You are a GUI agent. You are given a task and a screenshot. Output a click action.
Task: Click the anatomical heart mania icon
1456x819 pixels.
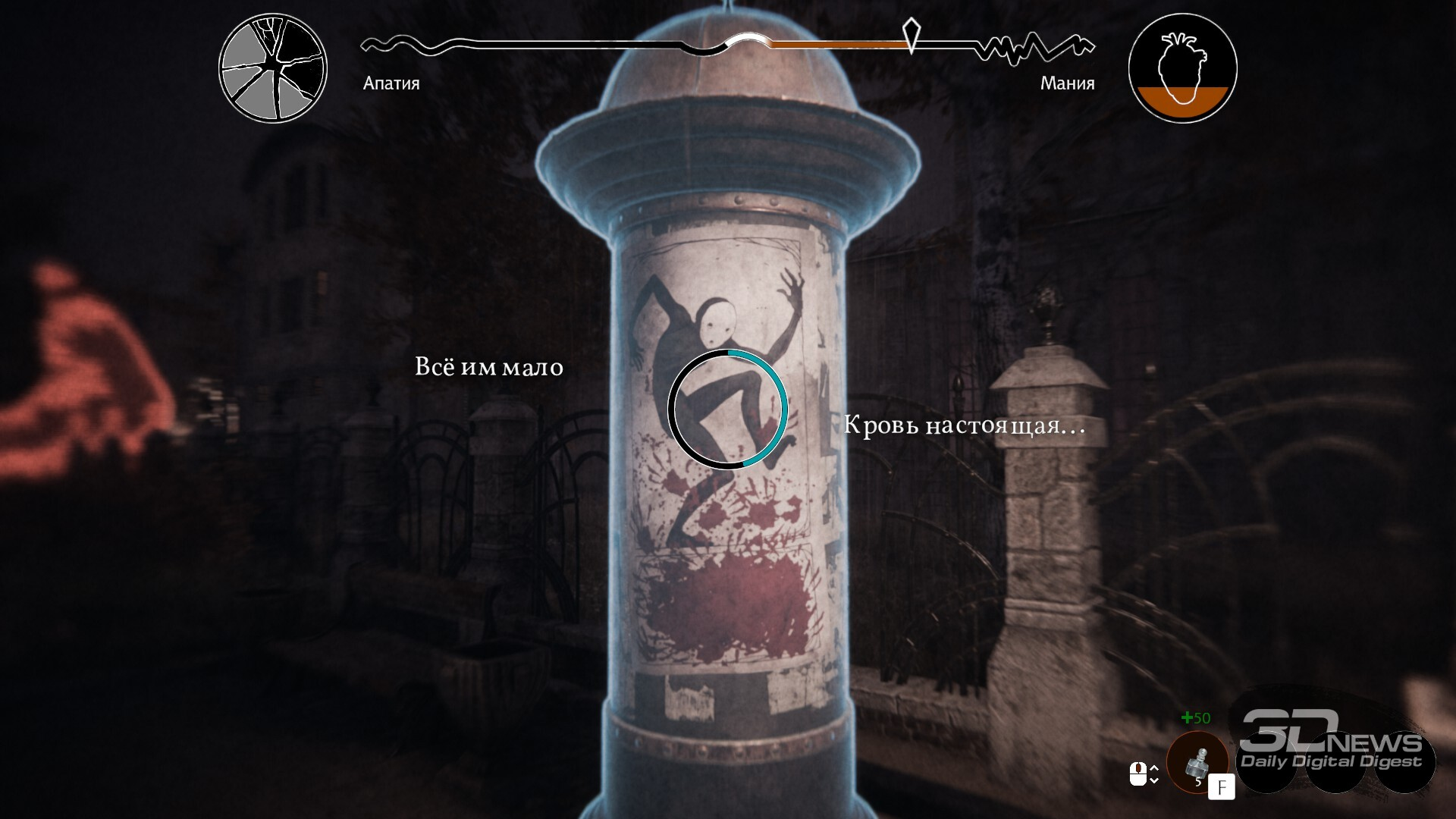[1182, 68]
